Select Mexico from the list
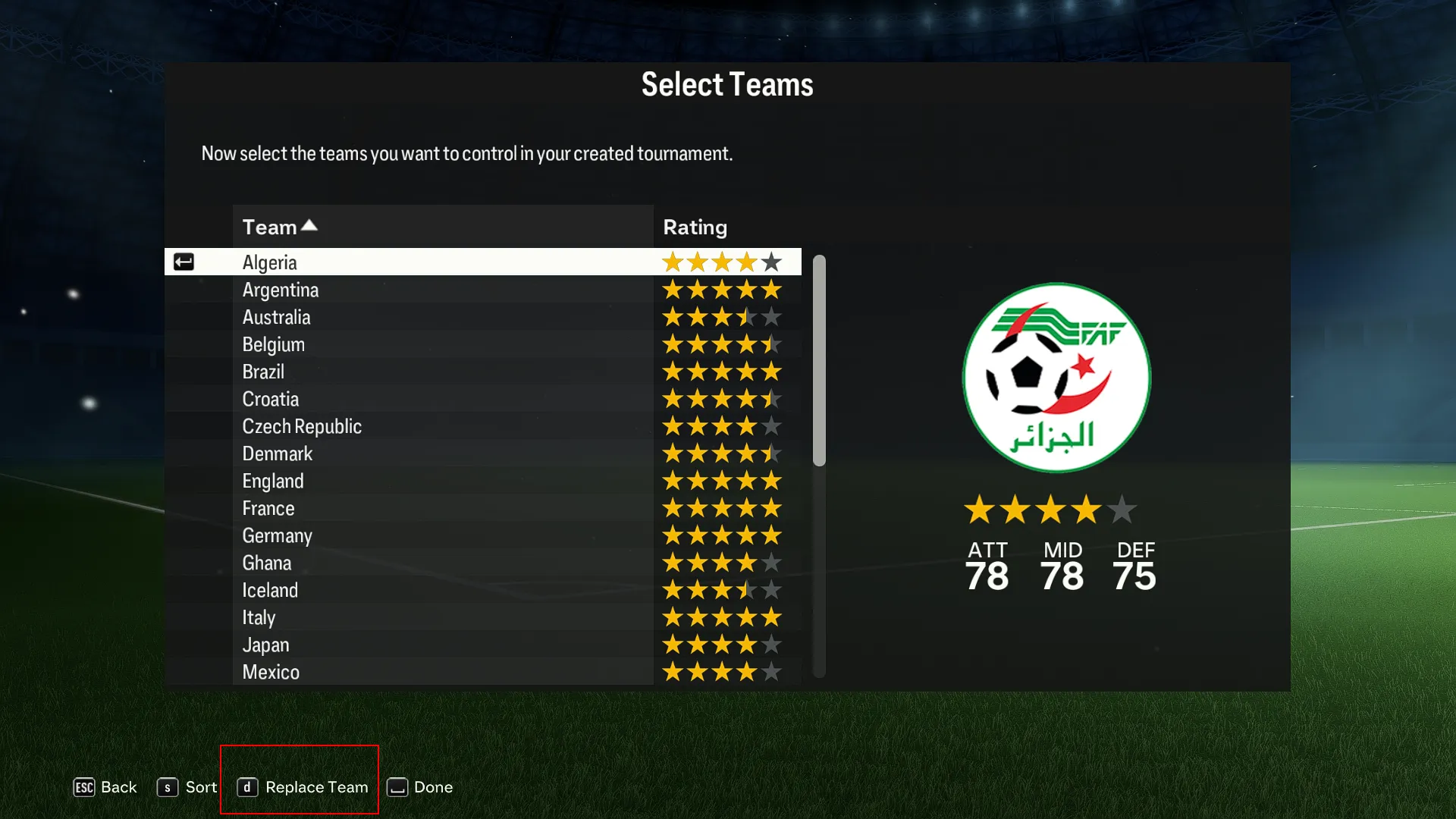Screen dimensions: 1456x819 tap(271, 672)
